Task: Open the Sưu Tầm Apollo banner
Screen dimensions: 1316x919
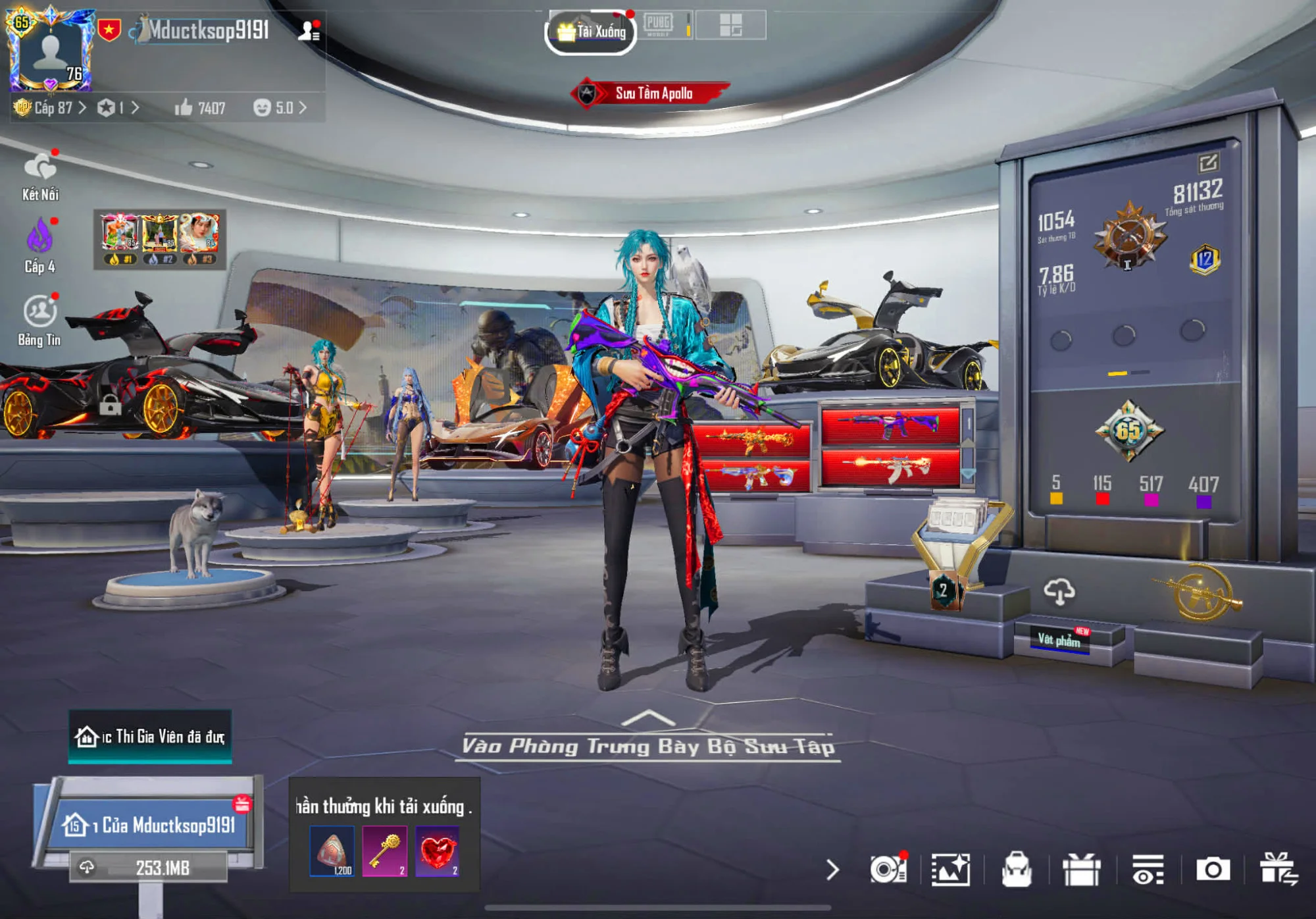Action: [651, 93]
